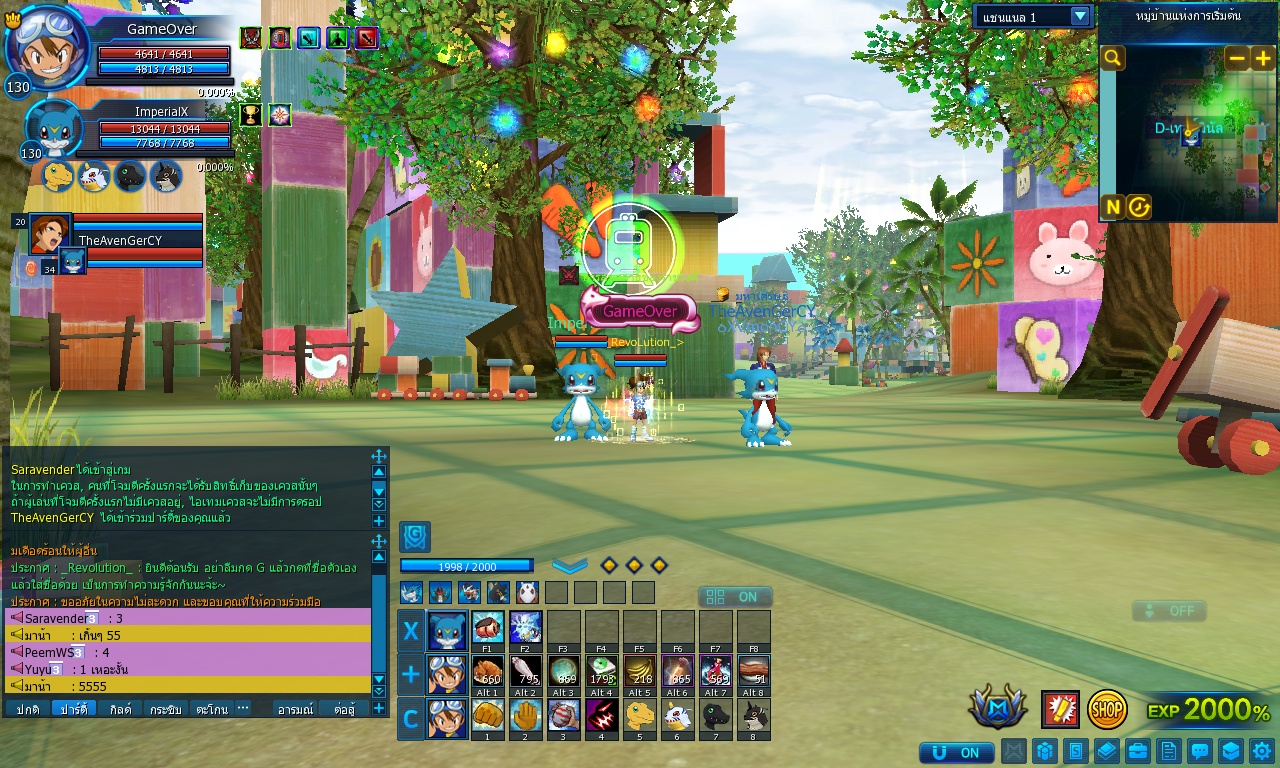Open the settings gear icon
Viewport: 1280px width, 768px height.
tap(1262, 751)
